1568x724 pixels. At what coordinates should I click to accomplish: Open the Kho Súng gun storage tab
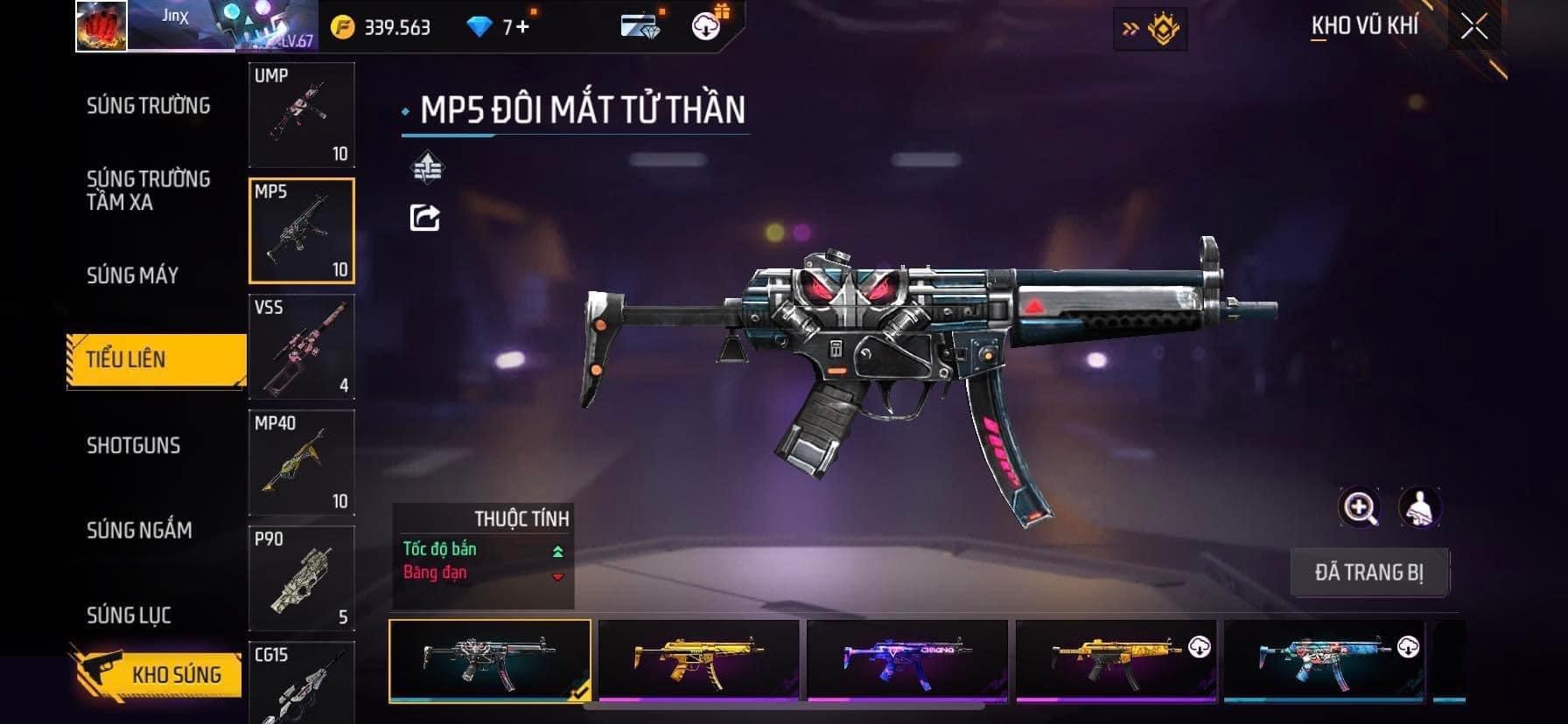point(157,674)
